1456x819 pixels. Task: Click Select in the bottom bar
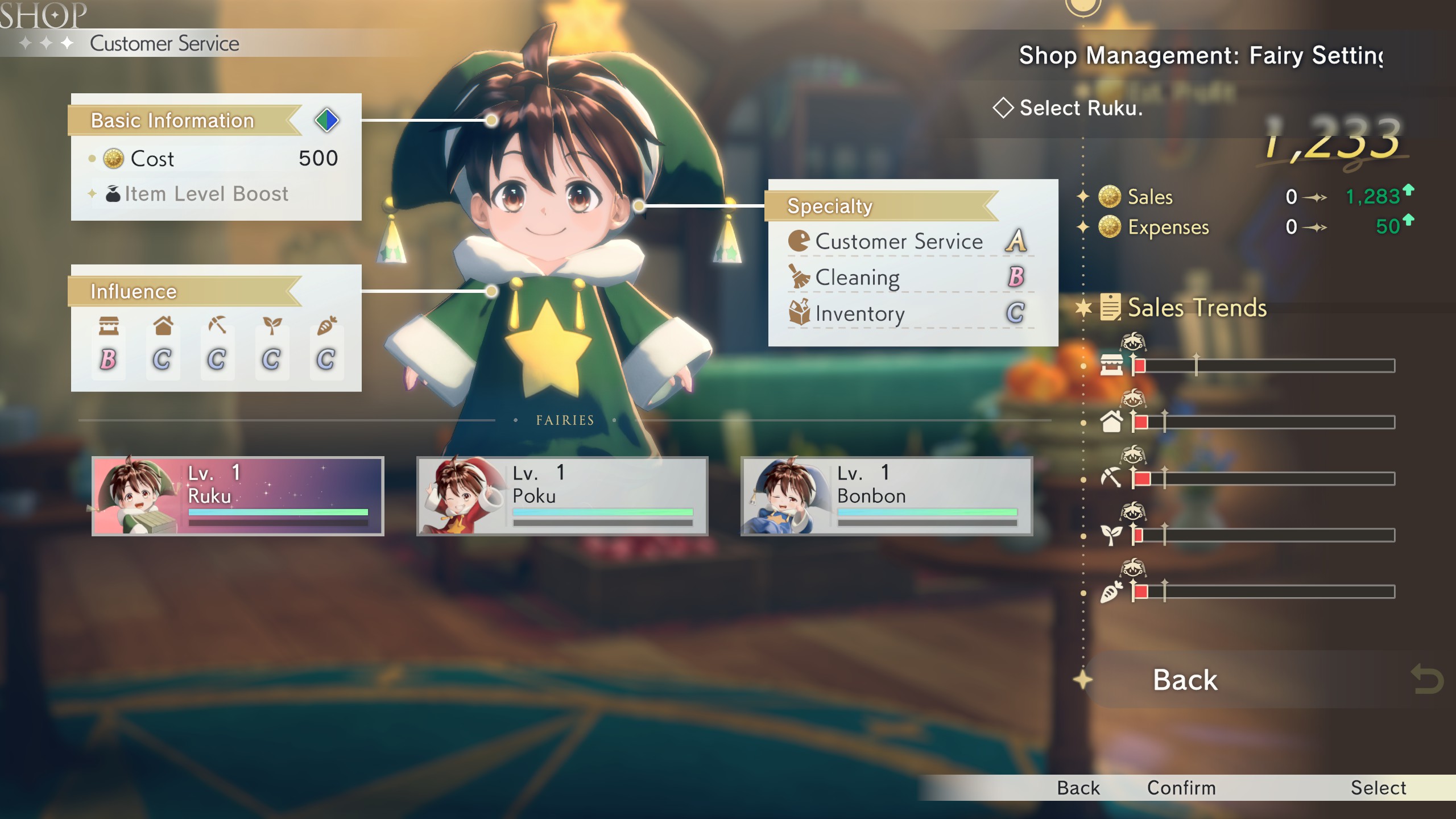1378,788
